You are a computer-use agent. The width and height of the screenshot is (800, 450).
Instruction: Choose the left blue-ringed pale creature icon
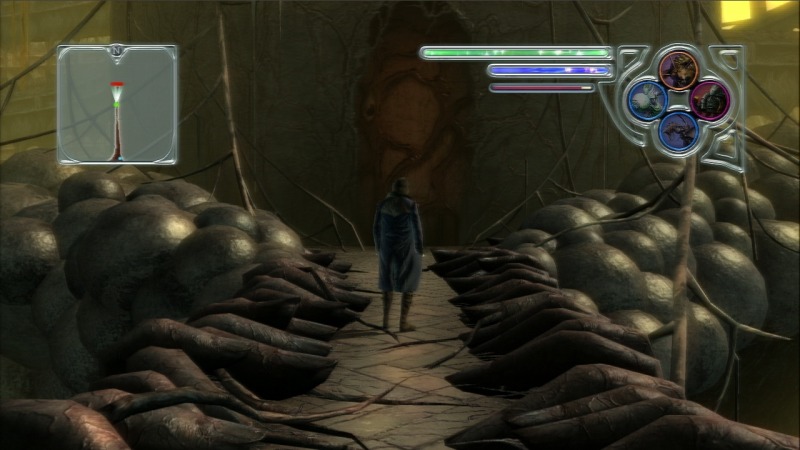coord(647,99)
